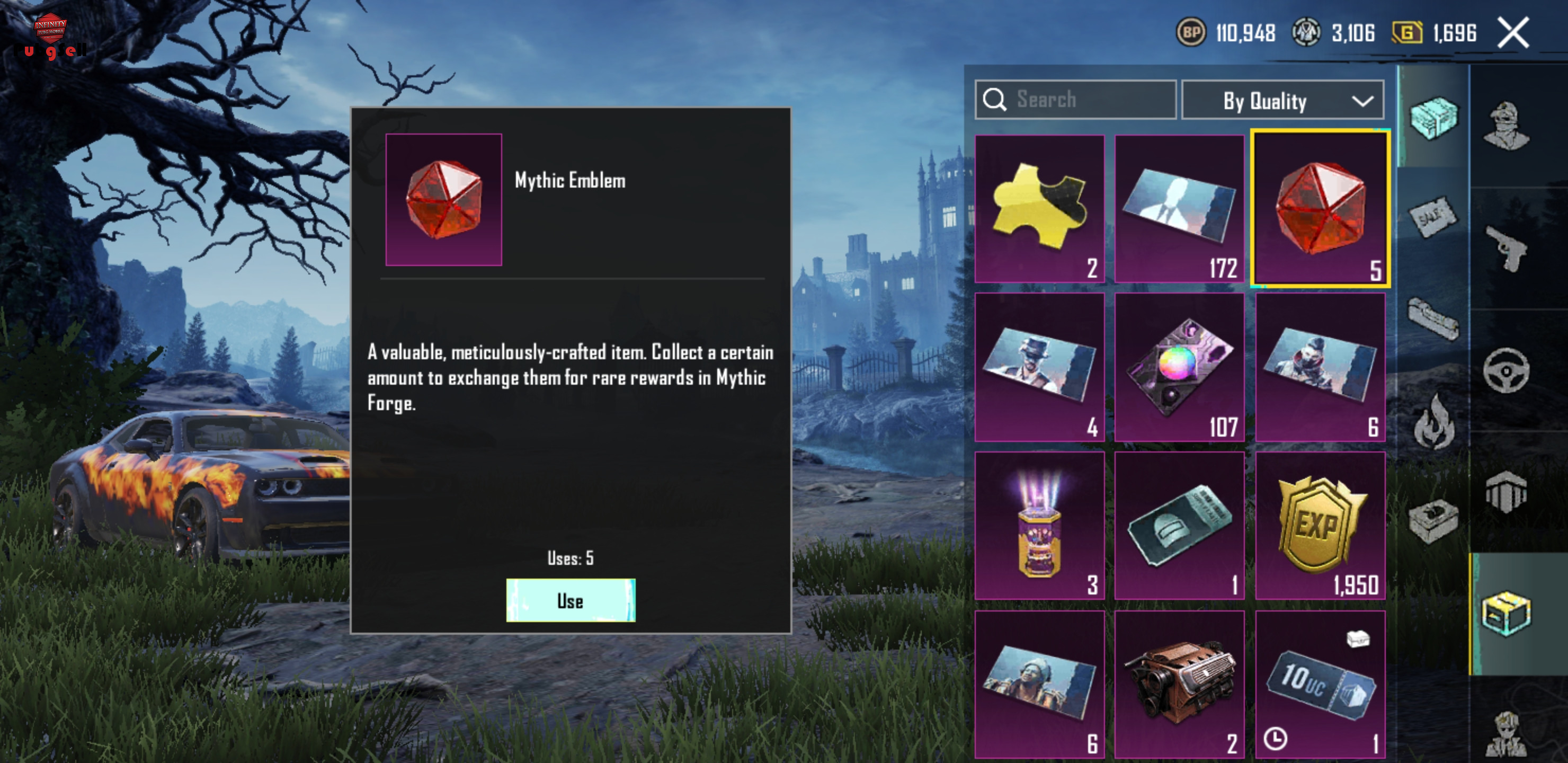Choose the 10 UC voucher item
Screen dimensions: 1568x763
(1320, 684)
